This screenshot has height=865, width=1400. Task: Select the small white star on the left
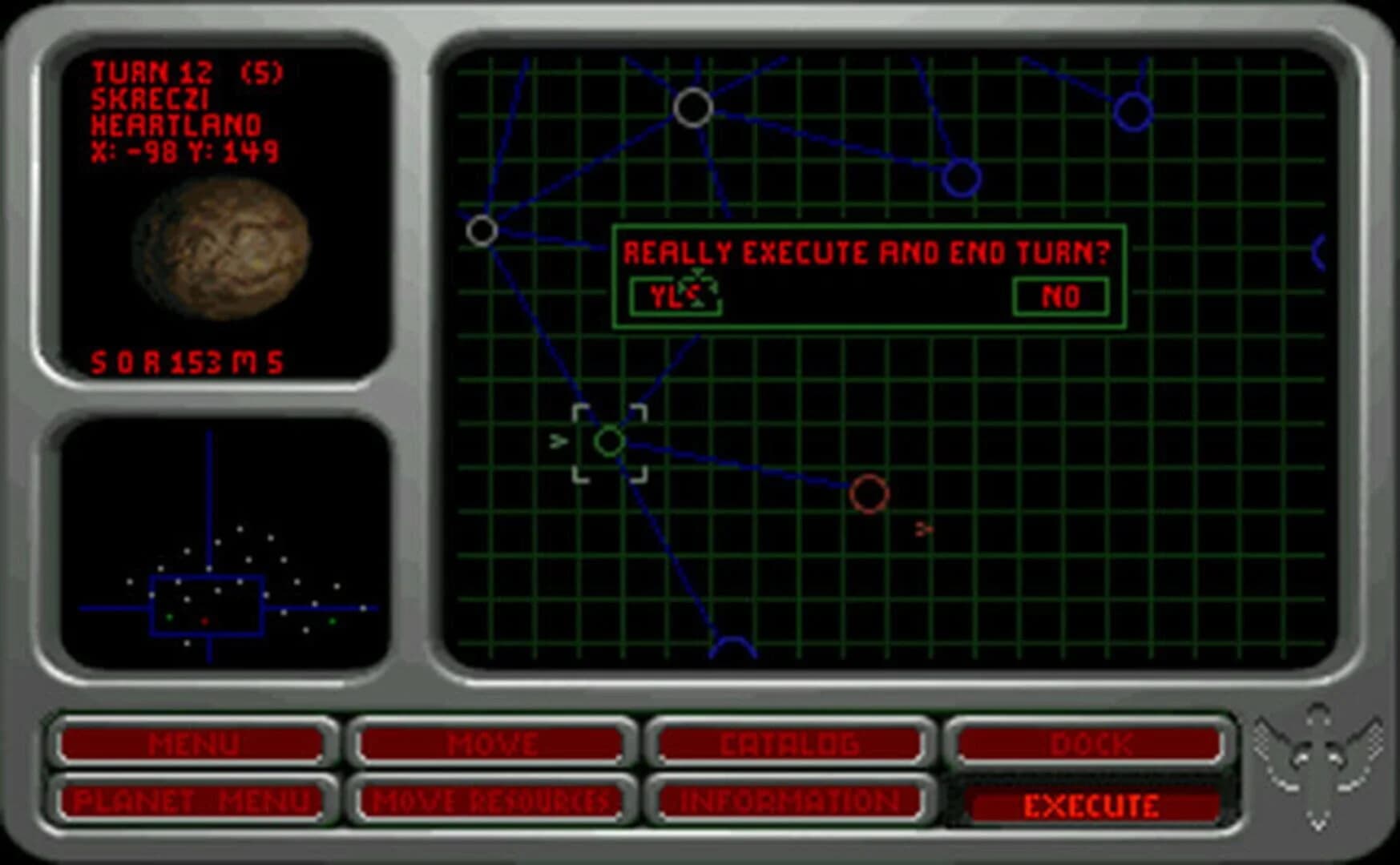pos(481,232)
